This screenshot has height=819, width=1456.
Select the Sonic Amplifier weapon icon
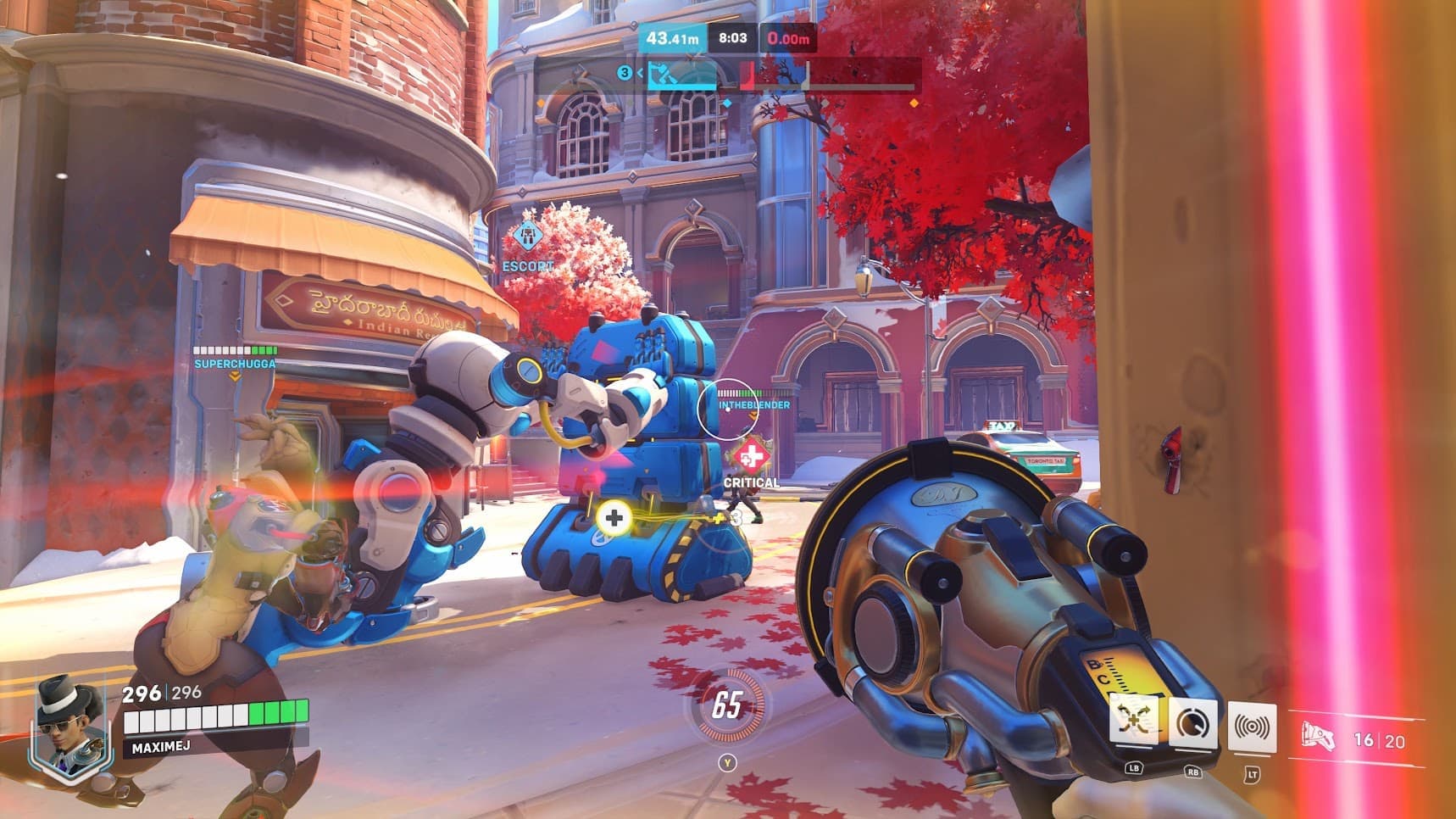(x=1318, y=737)
